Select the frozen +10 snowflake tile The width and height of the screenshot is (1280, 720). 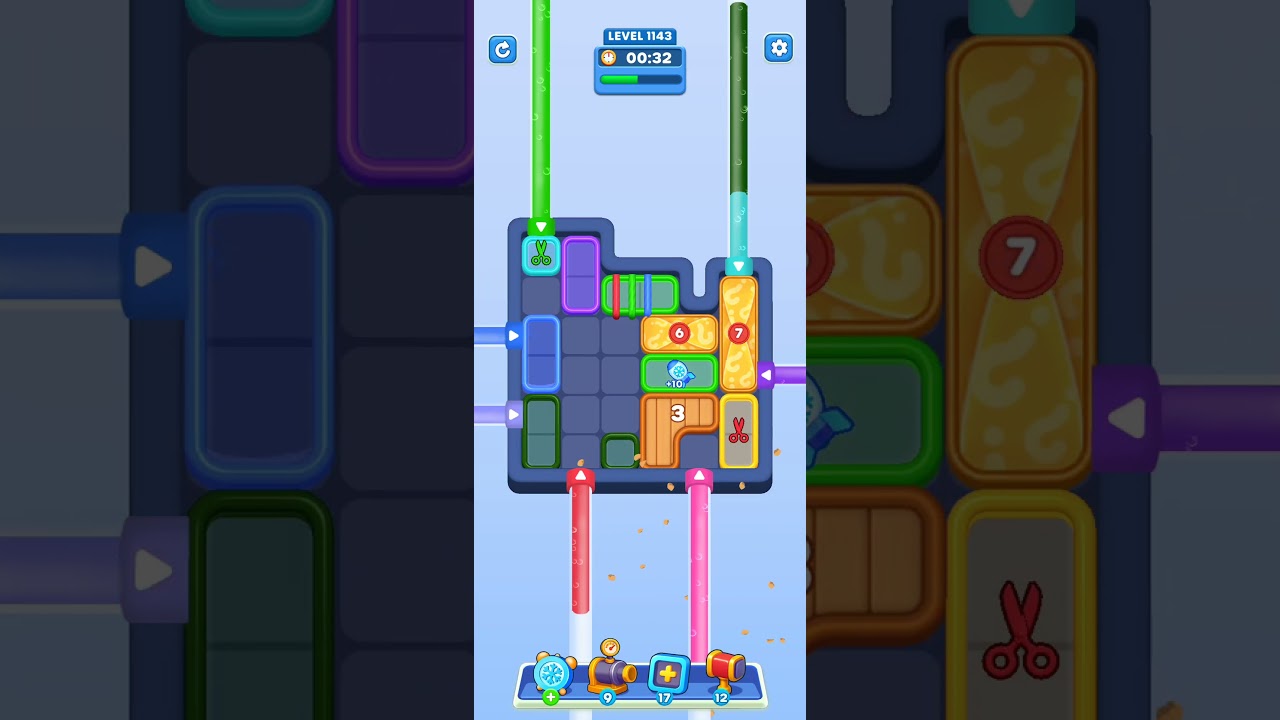(x=681, y=371)
